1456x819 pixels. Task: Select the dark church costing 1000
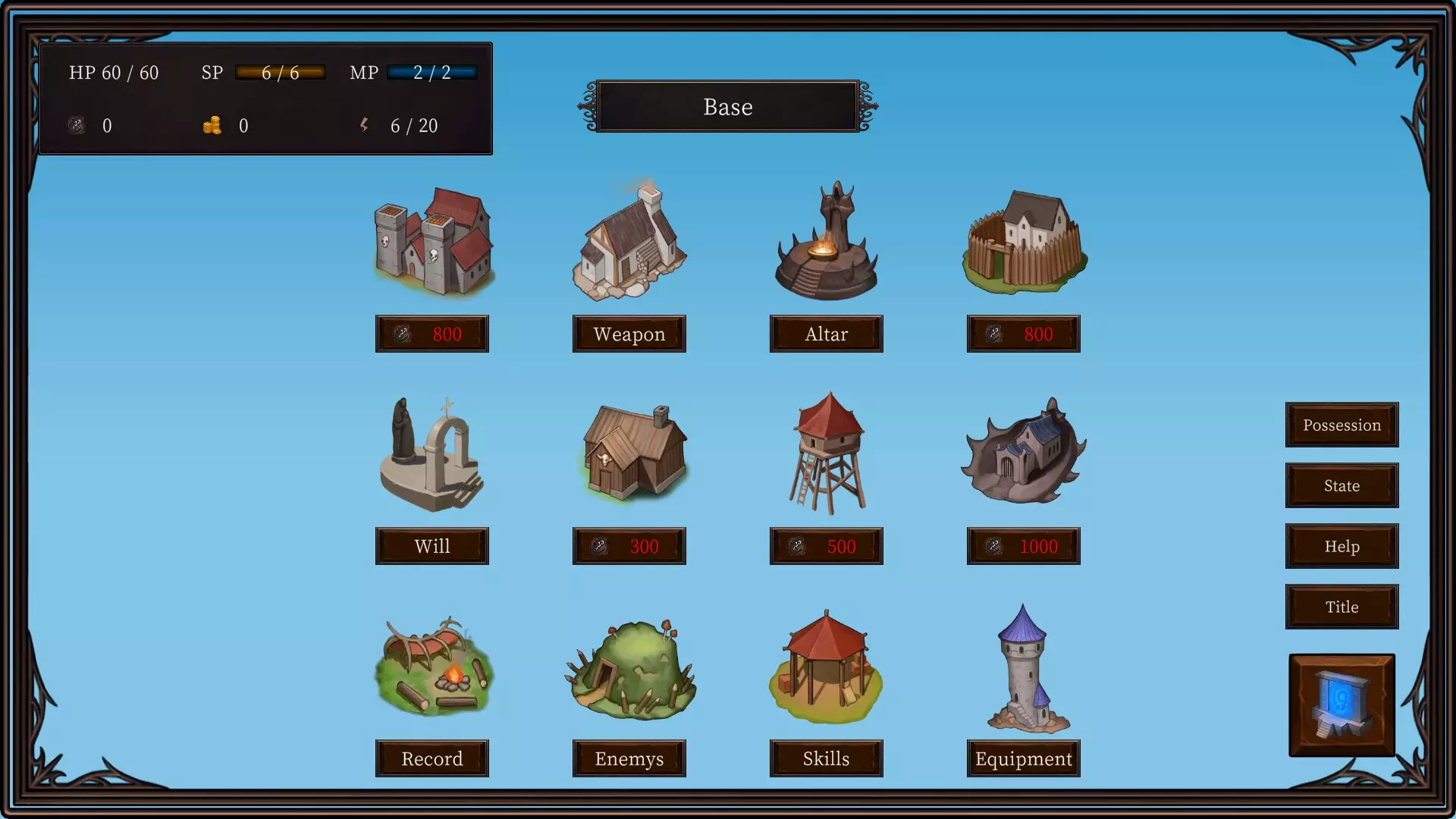coord(1023,455)
